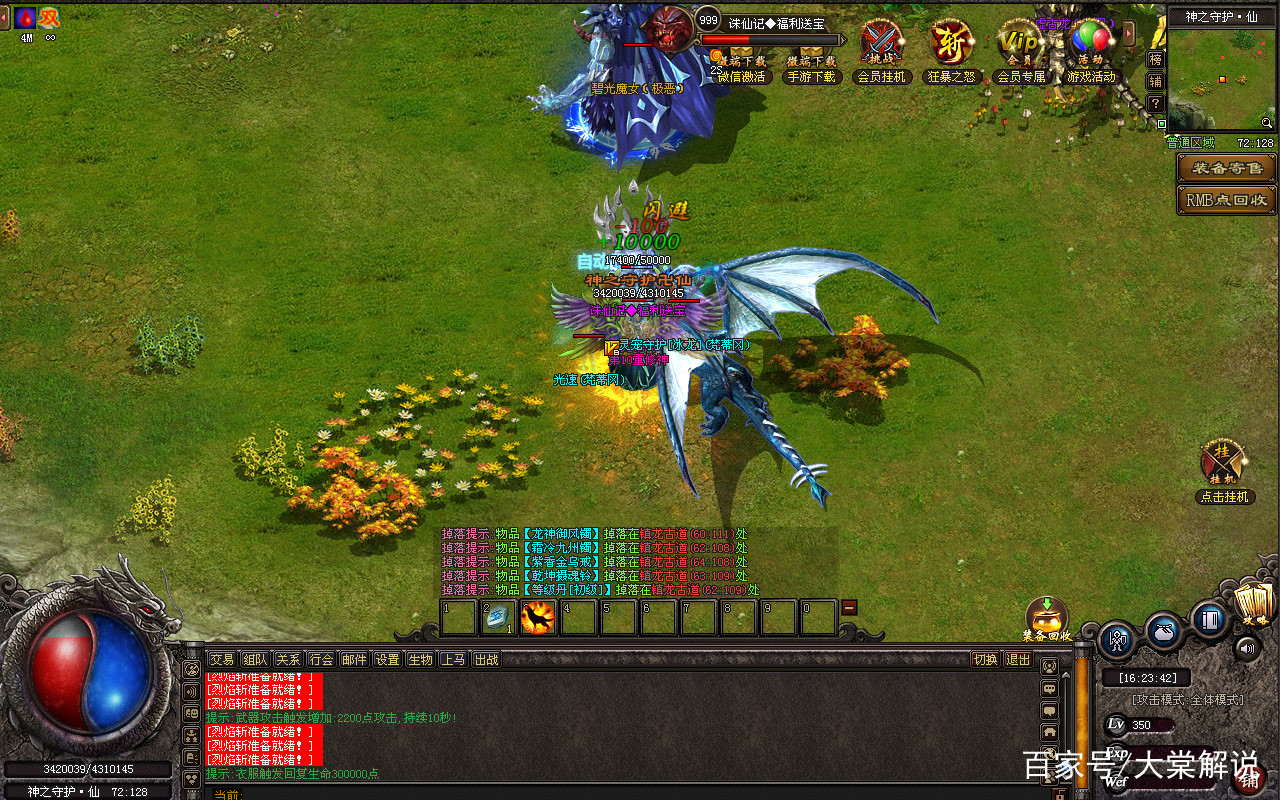Image resolution: width=1280 pixels, height=800 pixels.
Task: Click the 退出 exit button
Action: 1018,659
